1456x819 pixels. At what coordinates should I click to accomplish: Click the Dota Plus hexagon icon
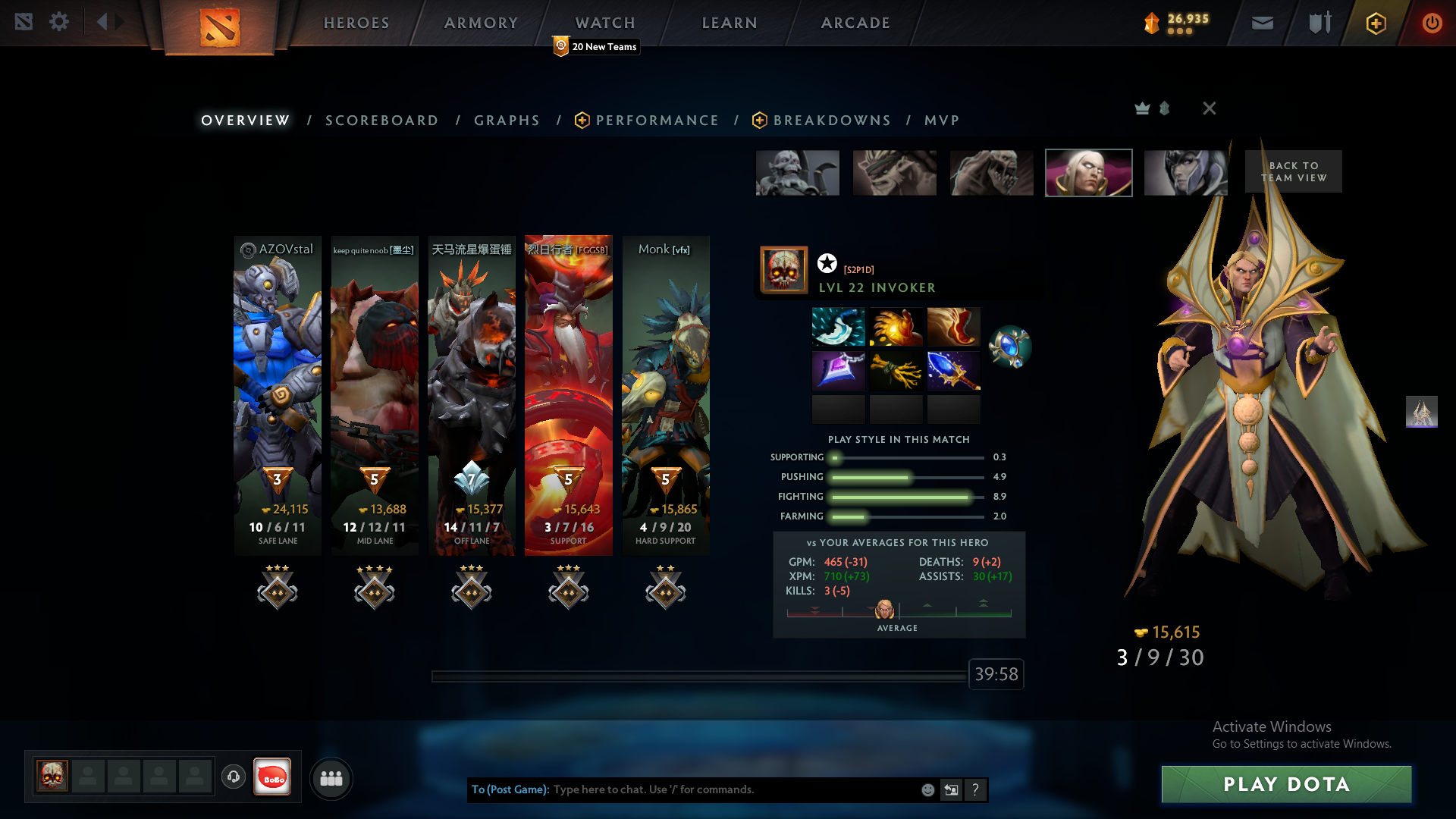click(x=1375, y=23)
